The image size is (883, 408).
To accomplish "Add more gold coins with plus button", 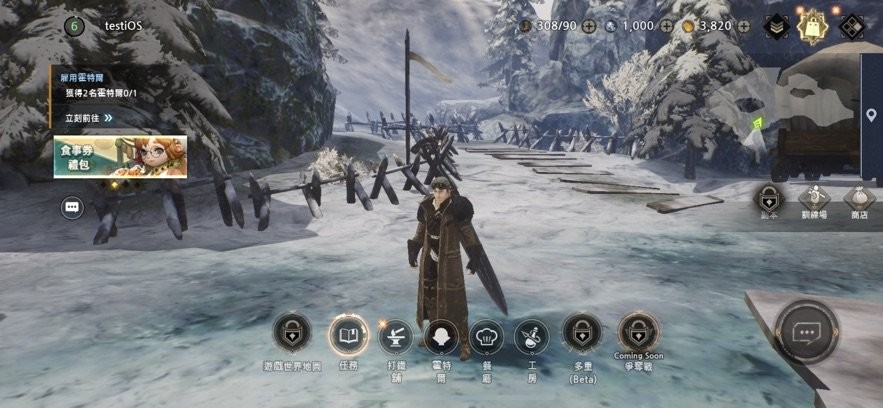I will point(744,26).
